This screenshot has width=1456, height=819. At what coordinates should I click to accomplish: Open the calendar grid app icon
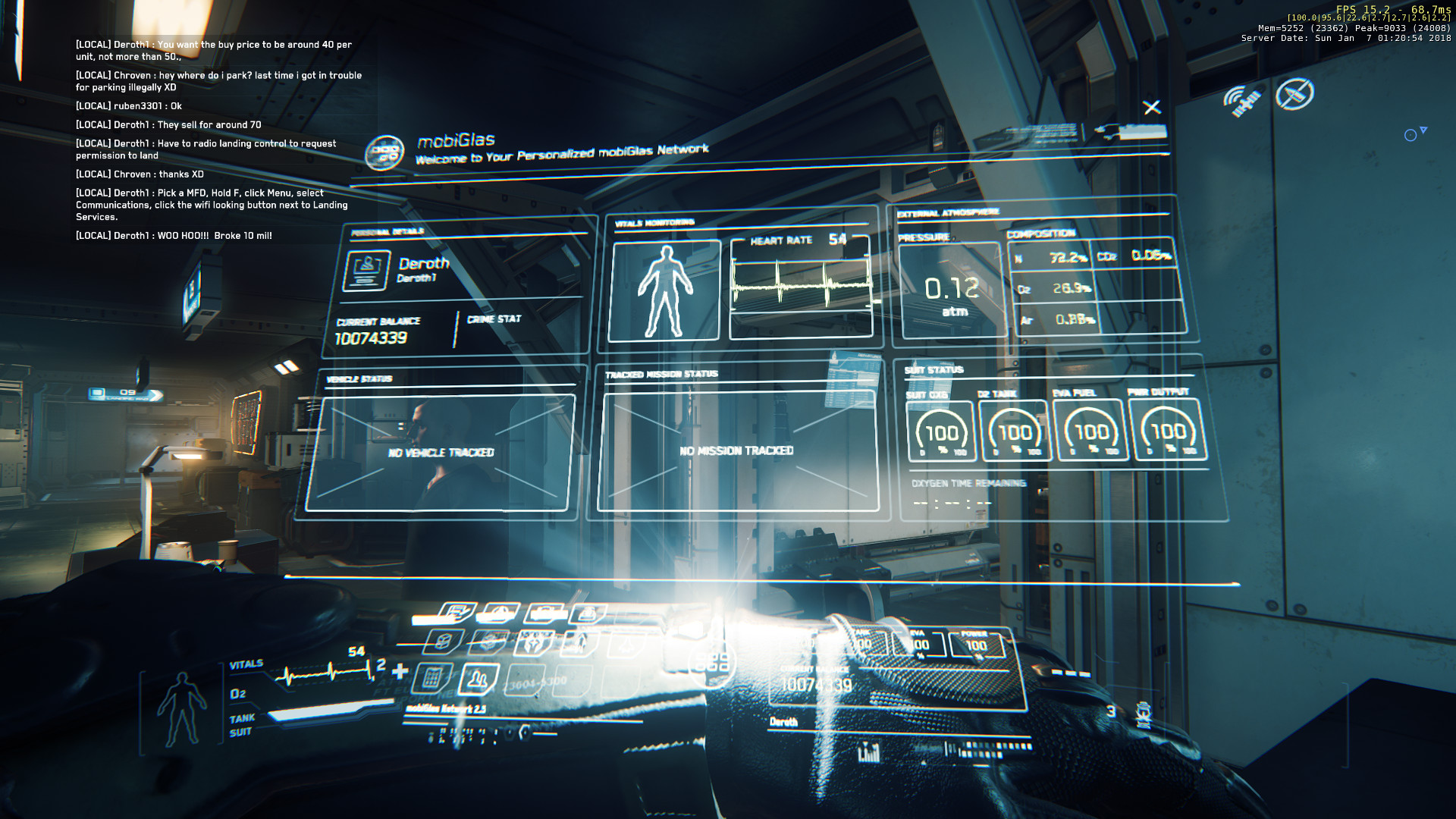coord(431,677)
